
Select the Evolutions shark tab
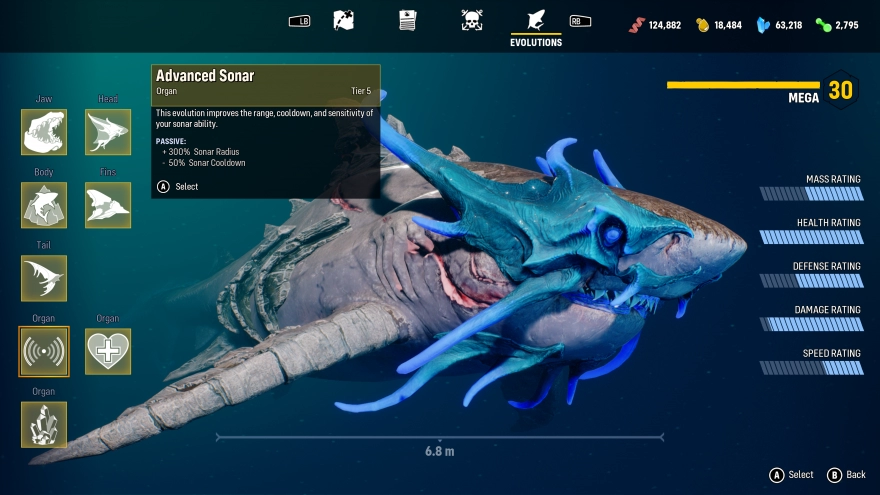pyautogui.click(x=536, y=22)
